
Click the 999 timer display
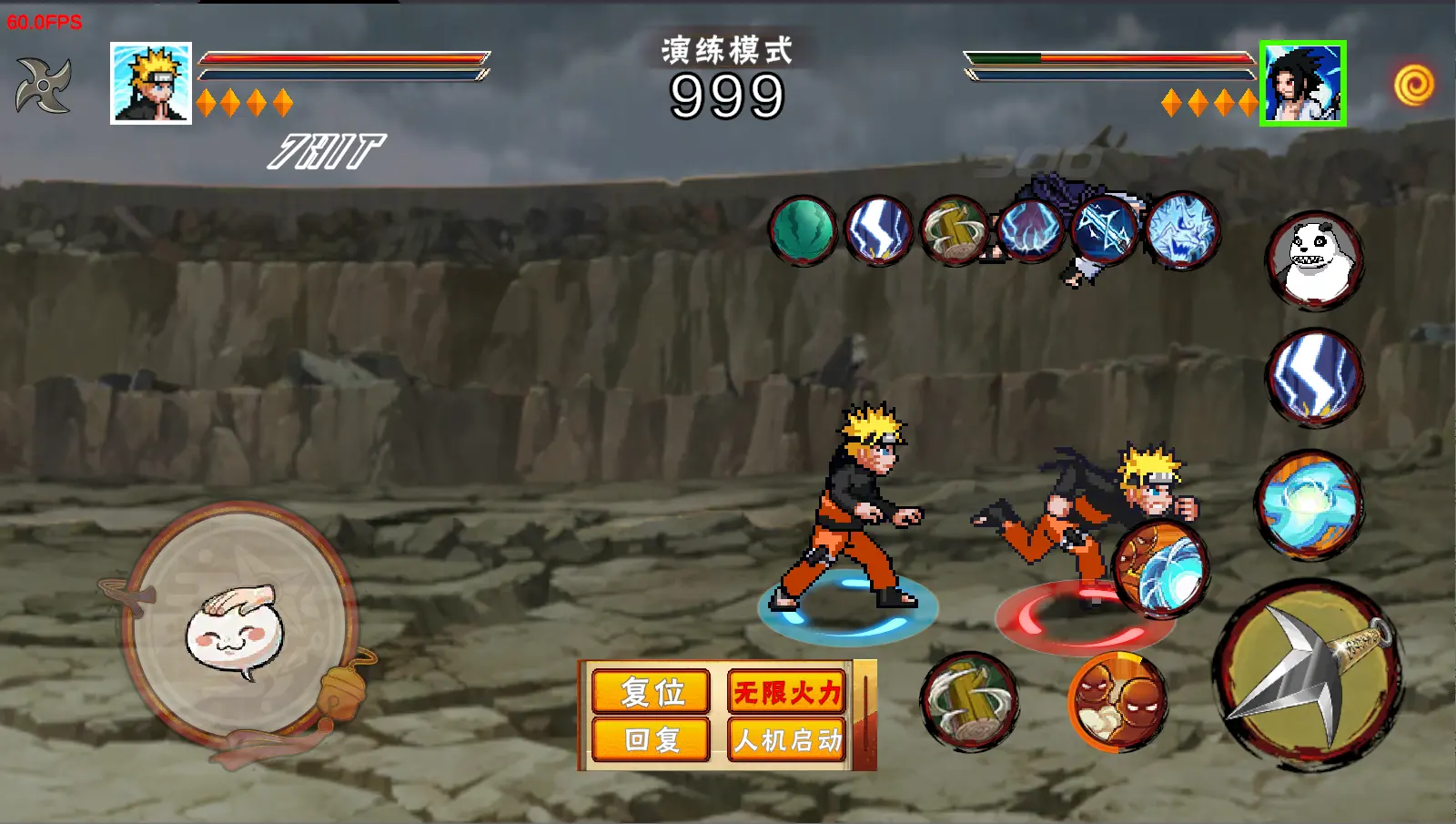point(727,93)
